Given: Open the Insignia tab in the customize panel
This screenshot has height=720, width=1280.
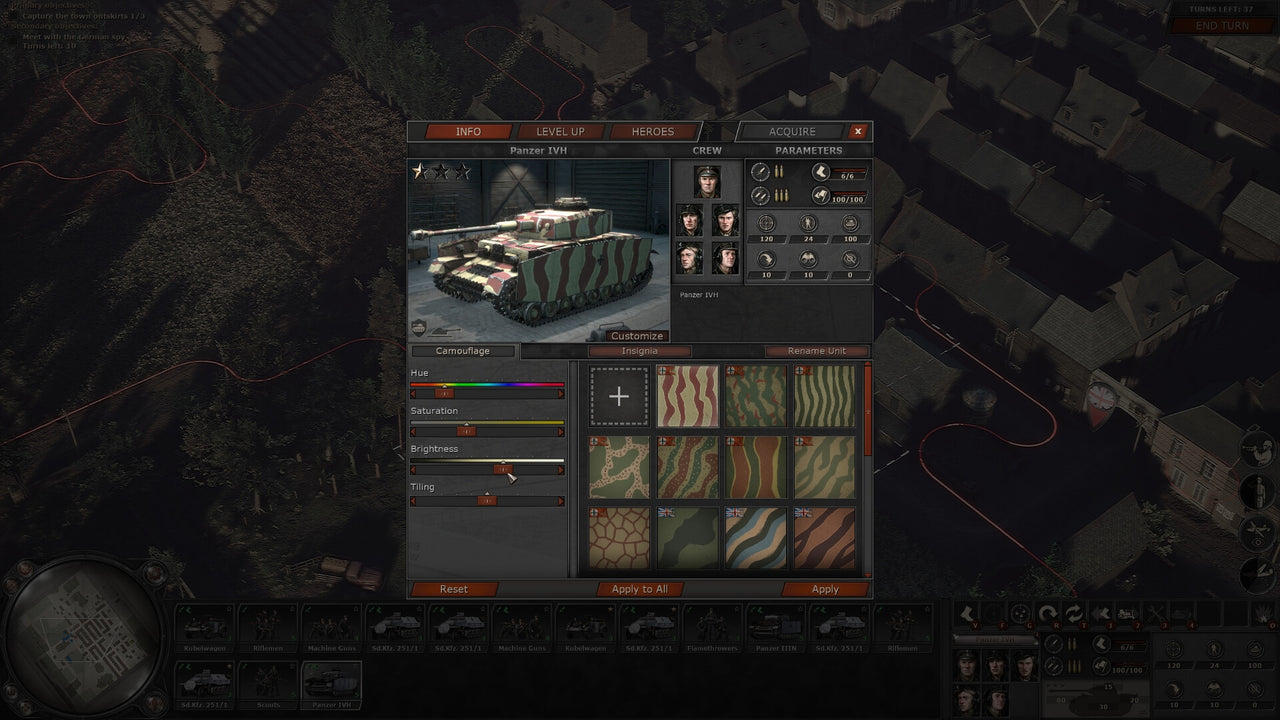Looking at the screenshot, I should click(x=640, y=351).
